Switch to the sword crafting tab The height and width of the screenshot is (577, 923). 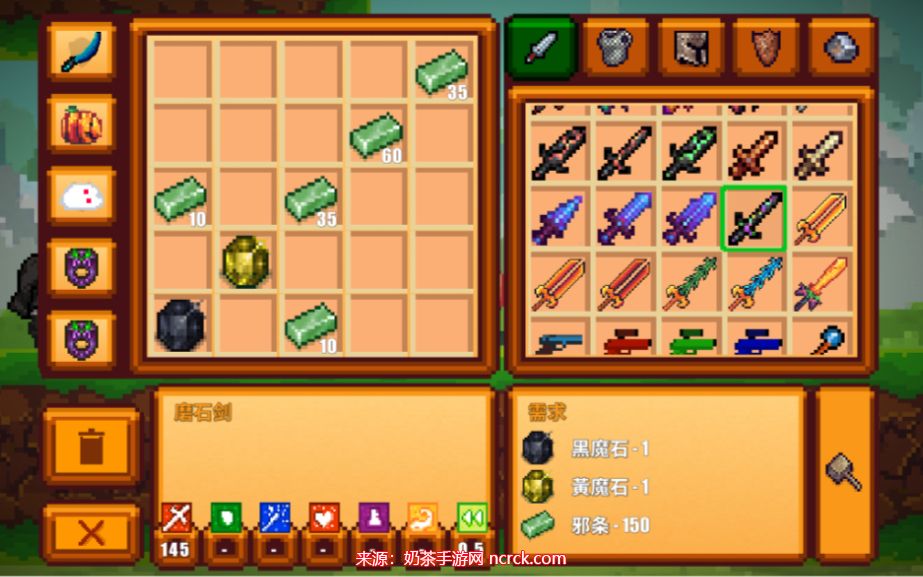click(541, 46)
